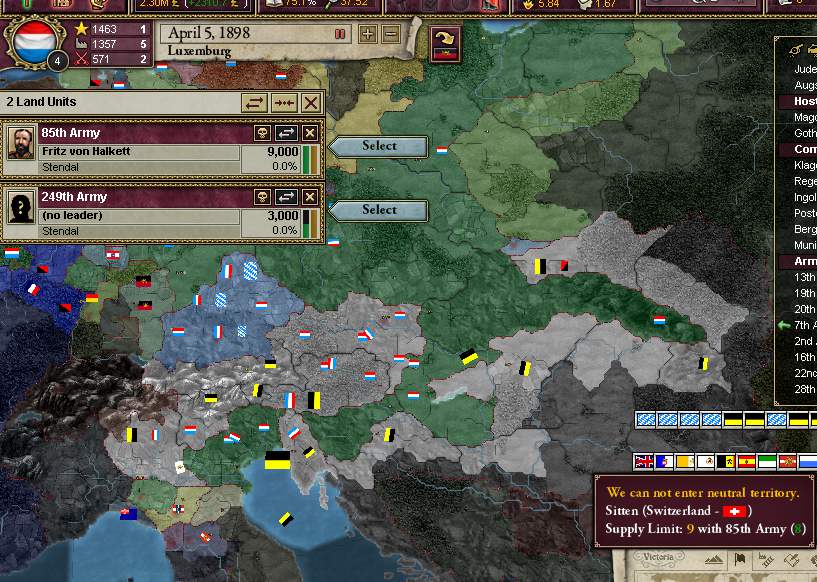Remove 249th Army from selection

pyautogui.click(x=310, y=197)
